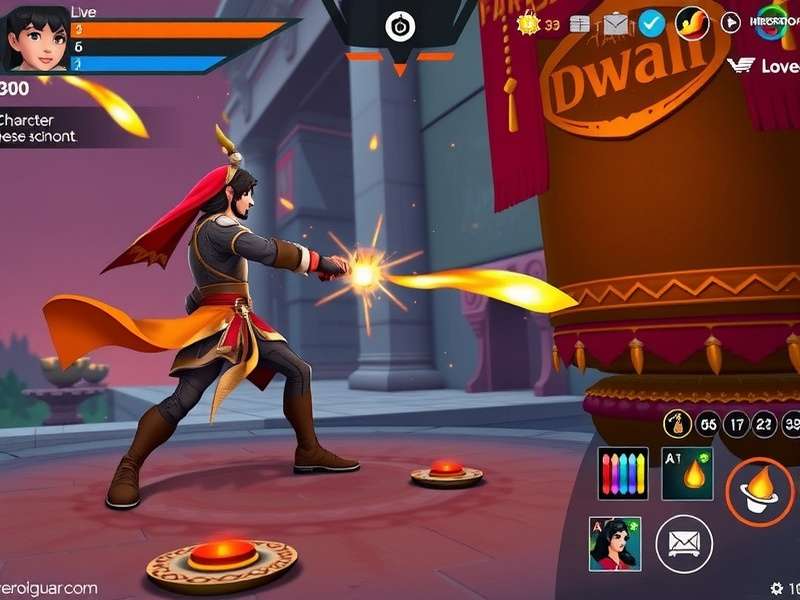Tap the round emblem at top center

coord(400,26)
